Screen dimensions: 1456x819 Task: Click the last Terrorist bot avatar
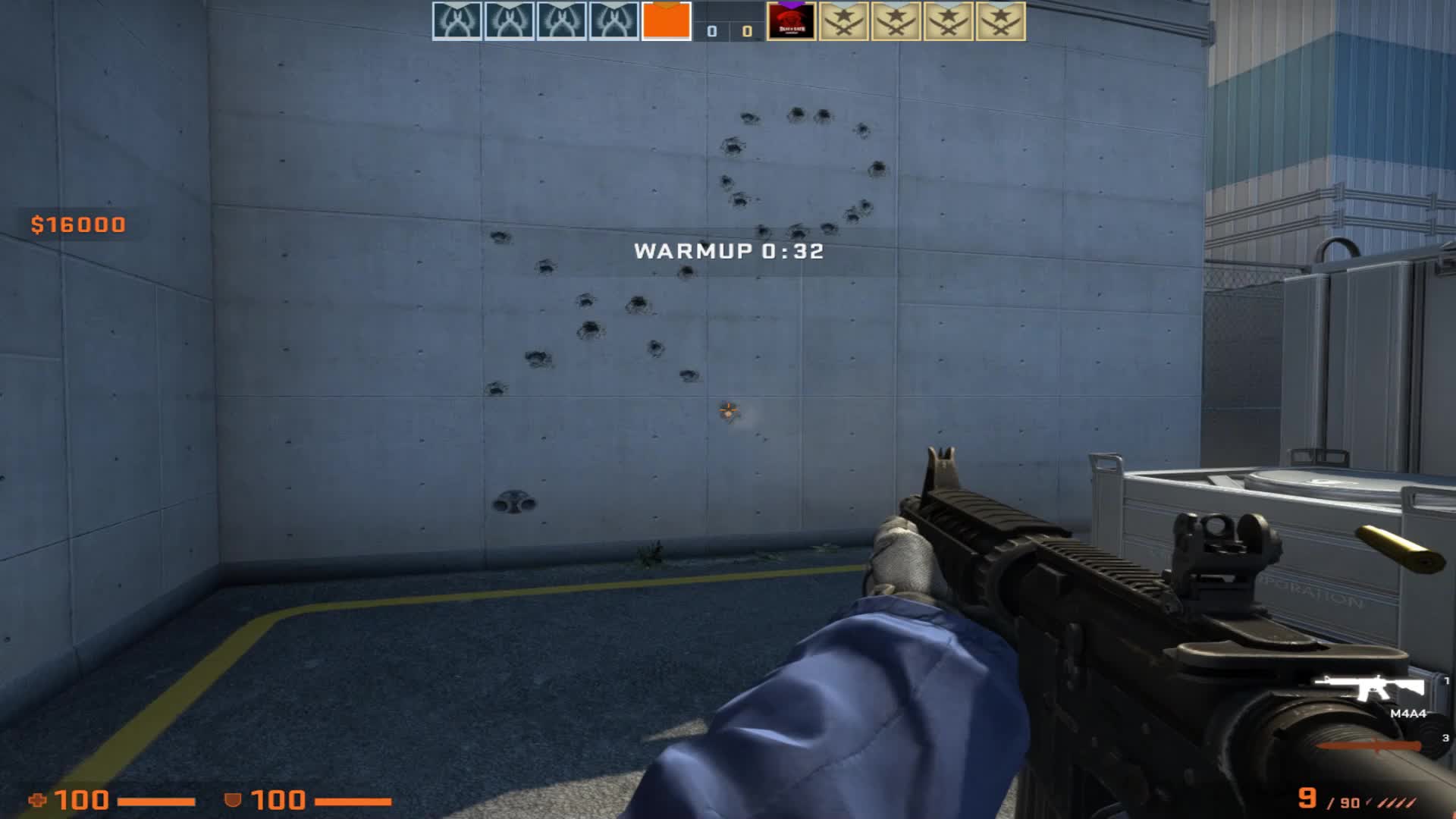click(x=997, y=19)
